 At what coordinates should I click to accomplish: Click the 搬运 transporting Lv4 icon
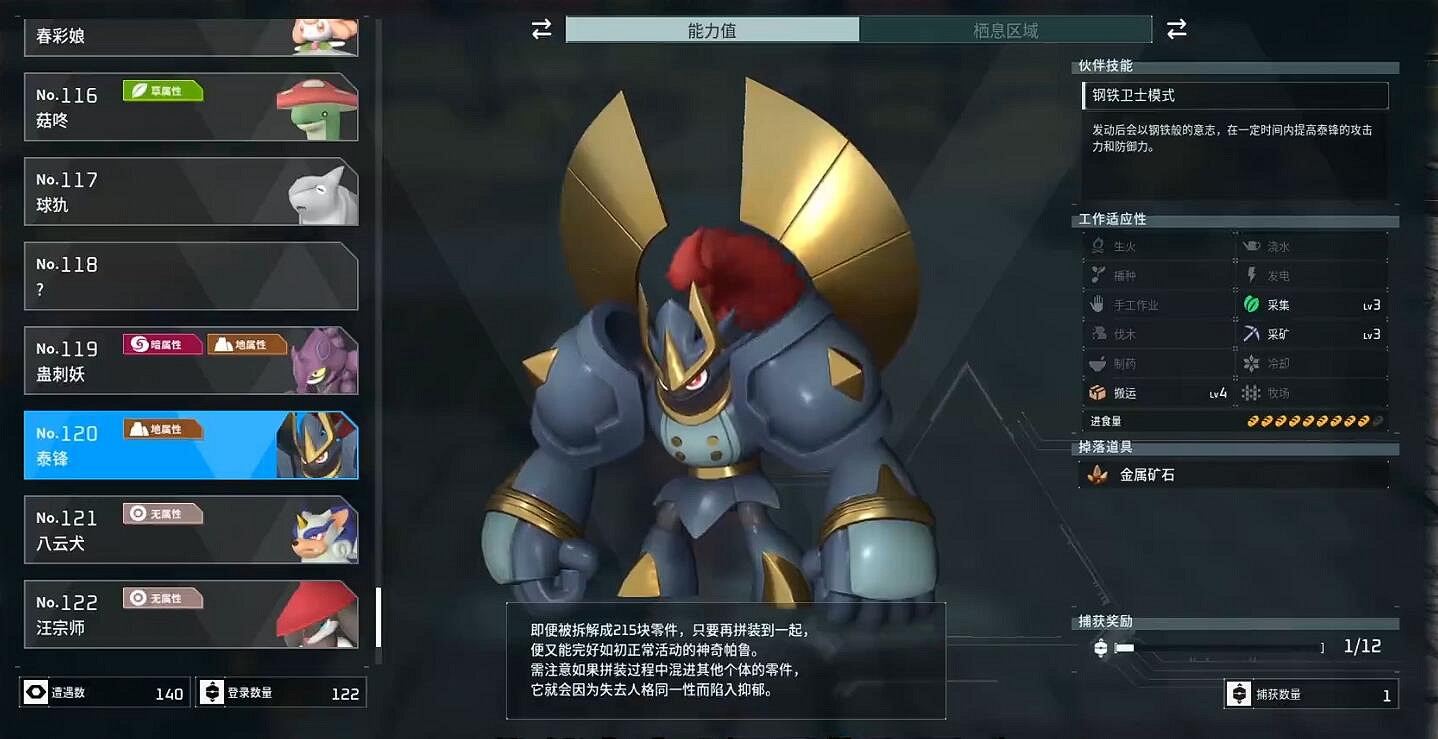tap(1097, 393)
